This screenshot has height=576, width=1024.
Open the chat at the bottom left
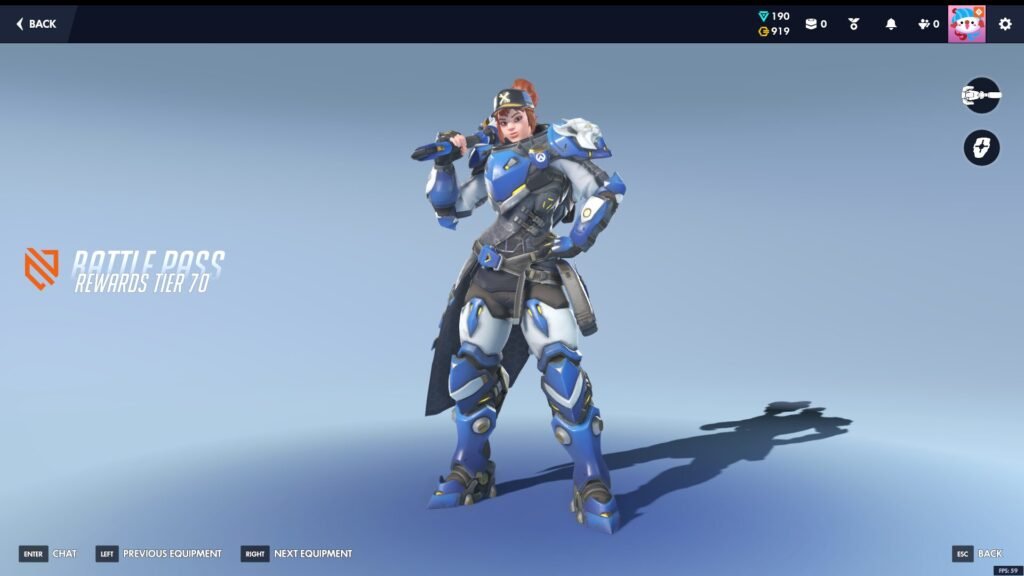point(48,554)
